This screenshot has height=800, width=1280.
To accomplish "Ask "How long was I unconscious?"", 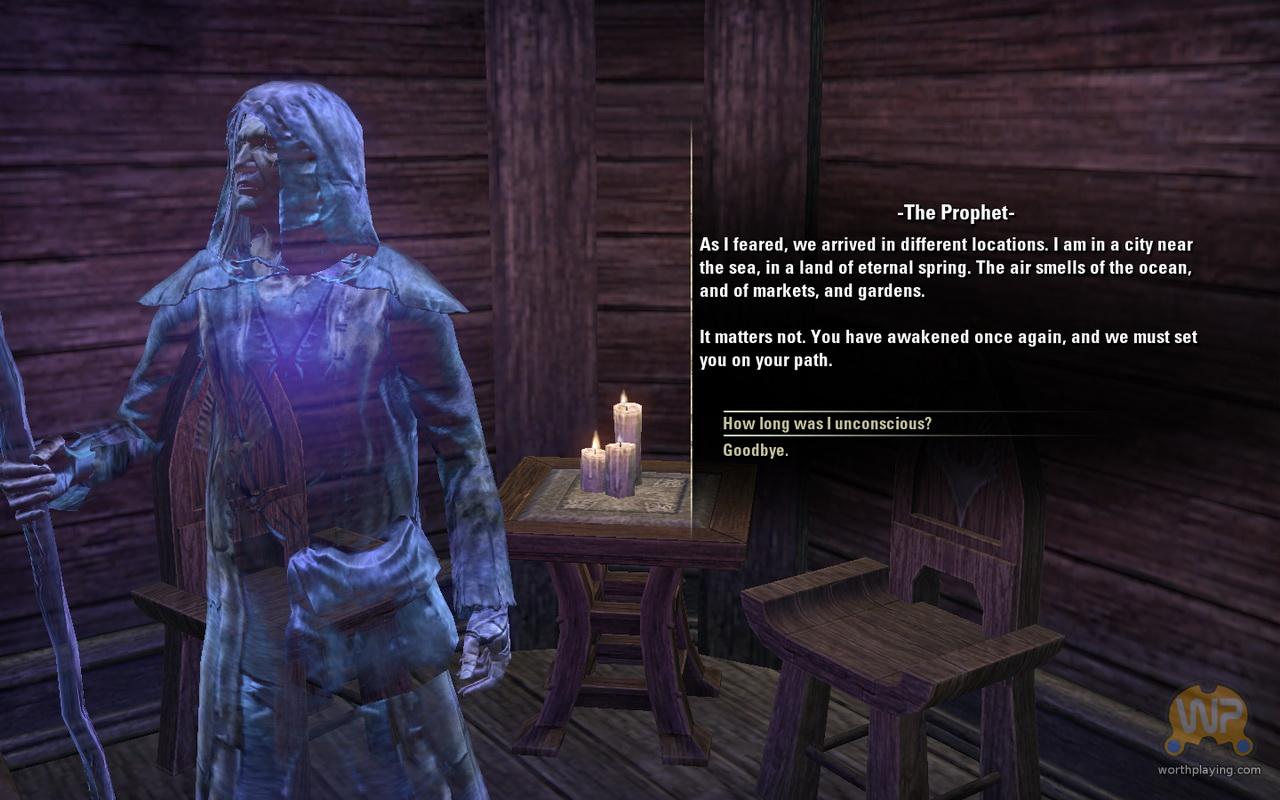I will (827, 424).
